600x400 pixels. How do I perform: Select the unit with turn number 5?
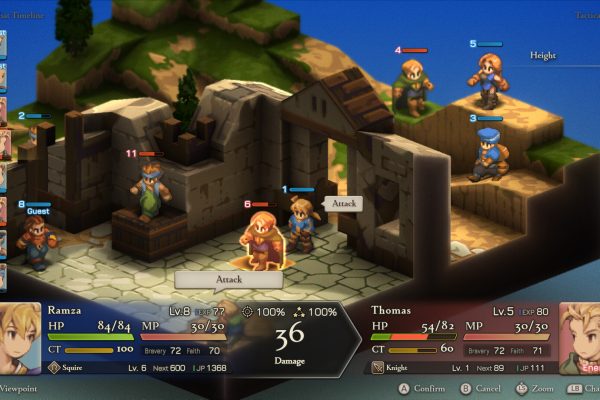(487, 78)
